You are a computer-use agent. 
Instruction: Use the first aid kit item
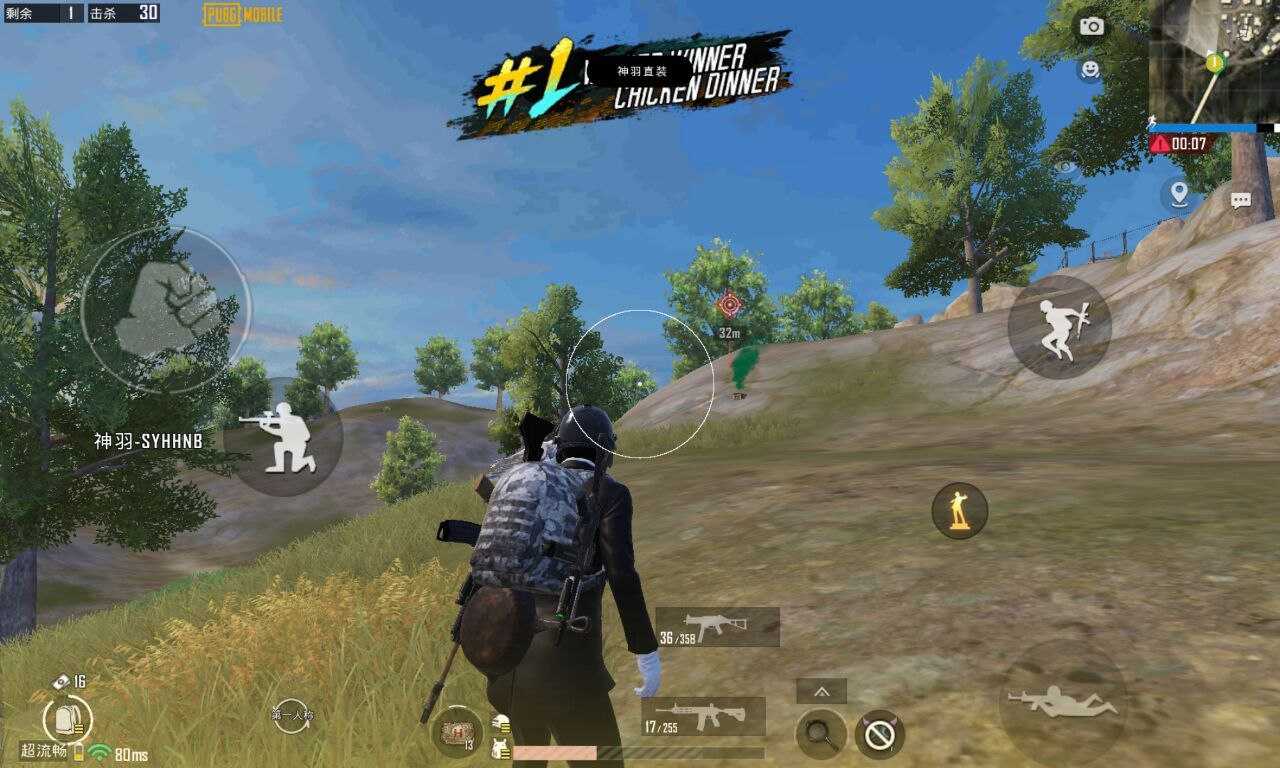coord(457,733)
